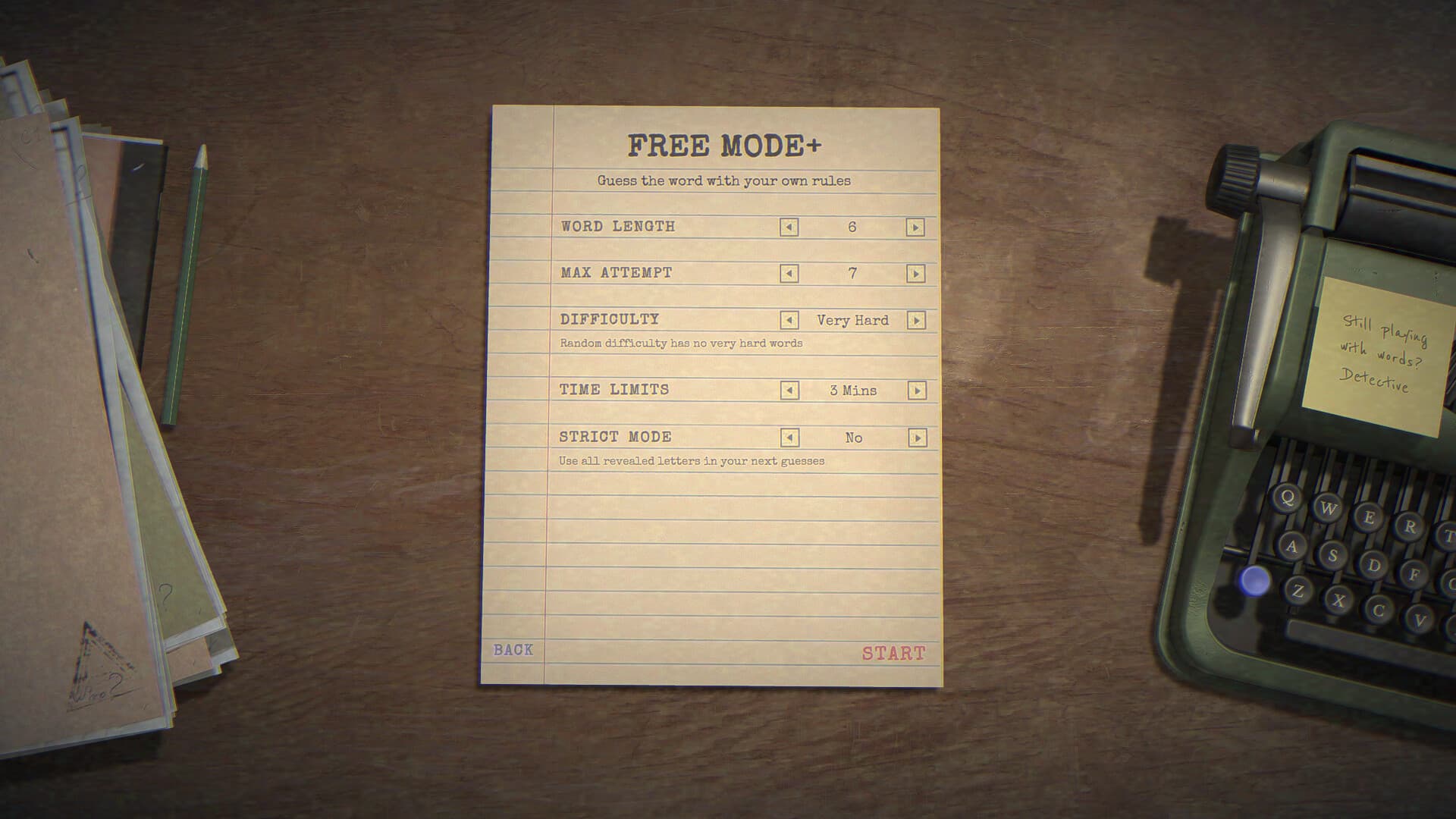The height and width of the screenshot is (819, 1456).
Task: Adjust the Time Limits value '3 Mins'
Action: coord(852,391)
